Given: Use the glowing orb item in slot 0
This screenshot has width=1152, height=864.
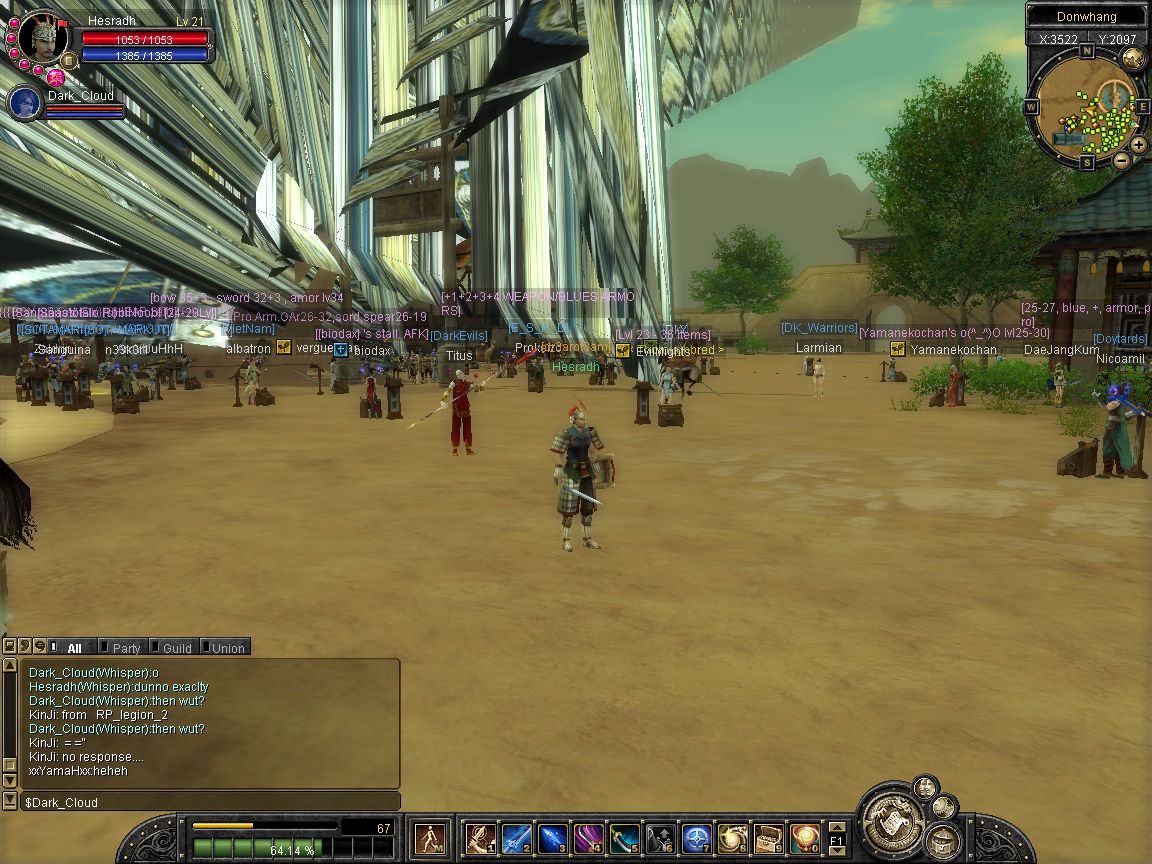Looking at the screenshot, I should pos(804,838).
